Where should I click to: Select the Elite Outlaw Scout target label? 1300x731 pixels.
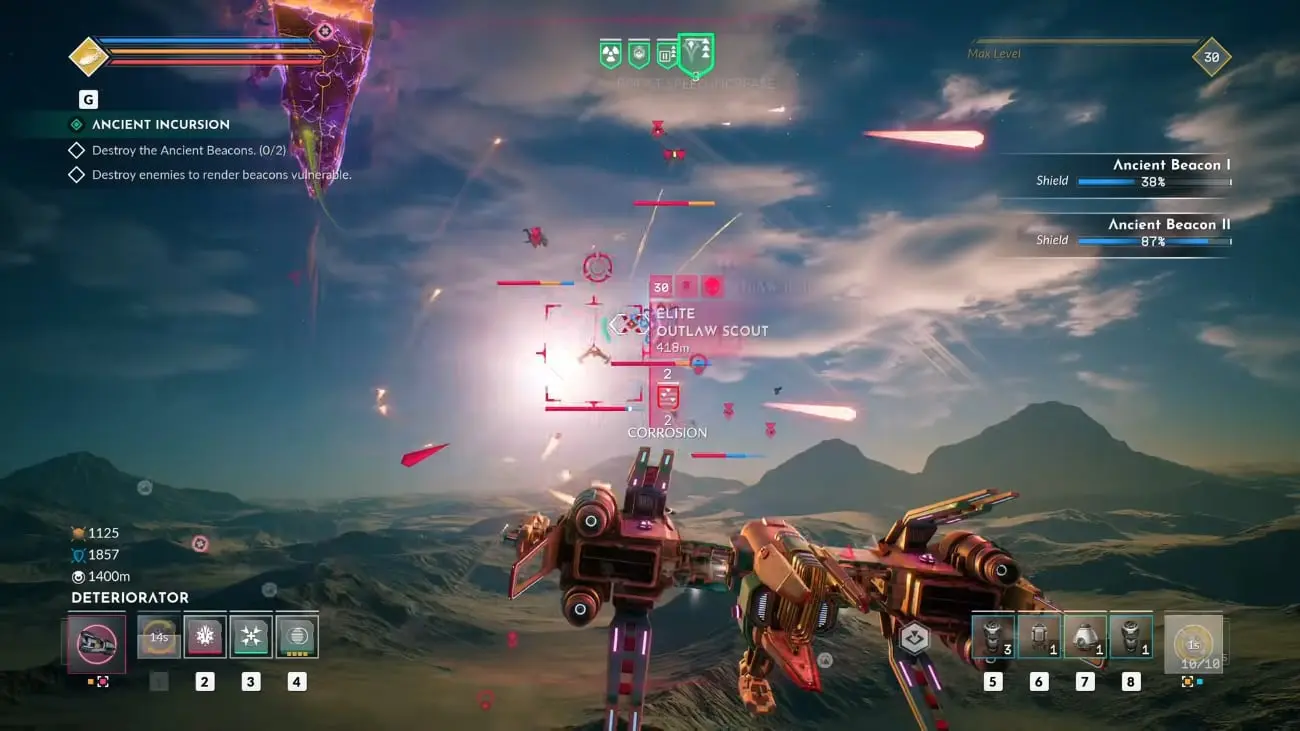pyautogui.click(x=711, y=321)
